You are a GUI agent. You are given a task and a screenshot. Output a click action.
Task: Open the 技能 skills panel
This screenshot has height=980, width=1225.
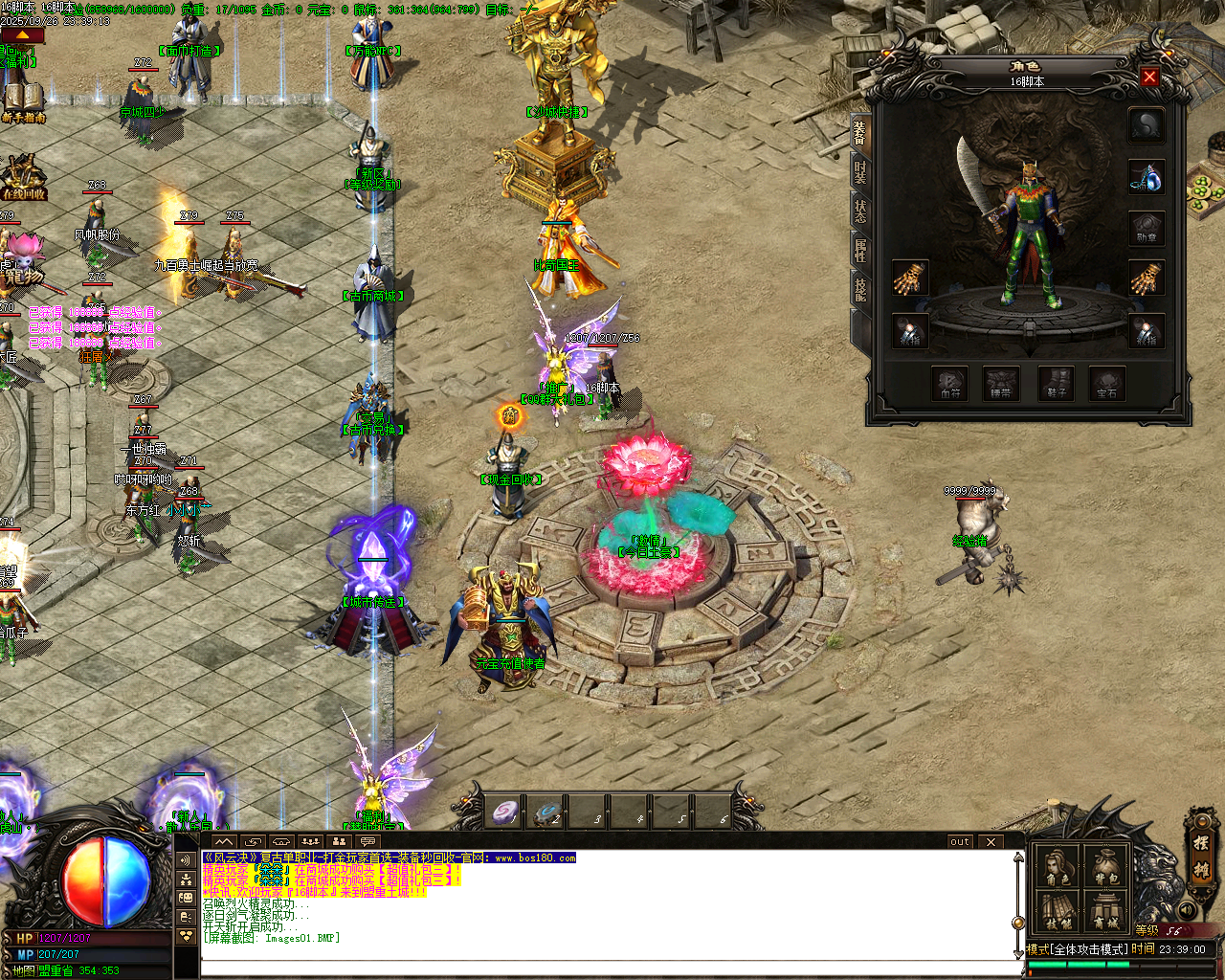click(1057, 910)
